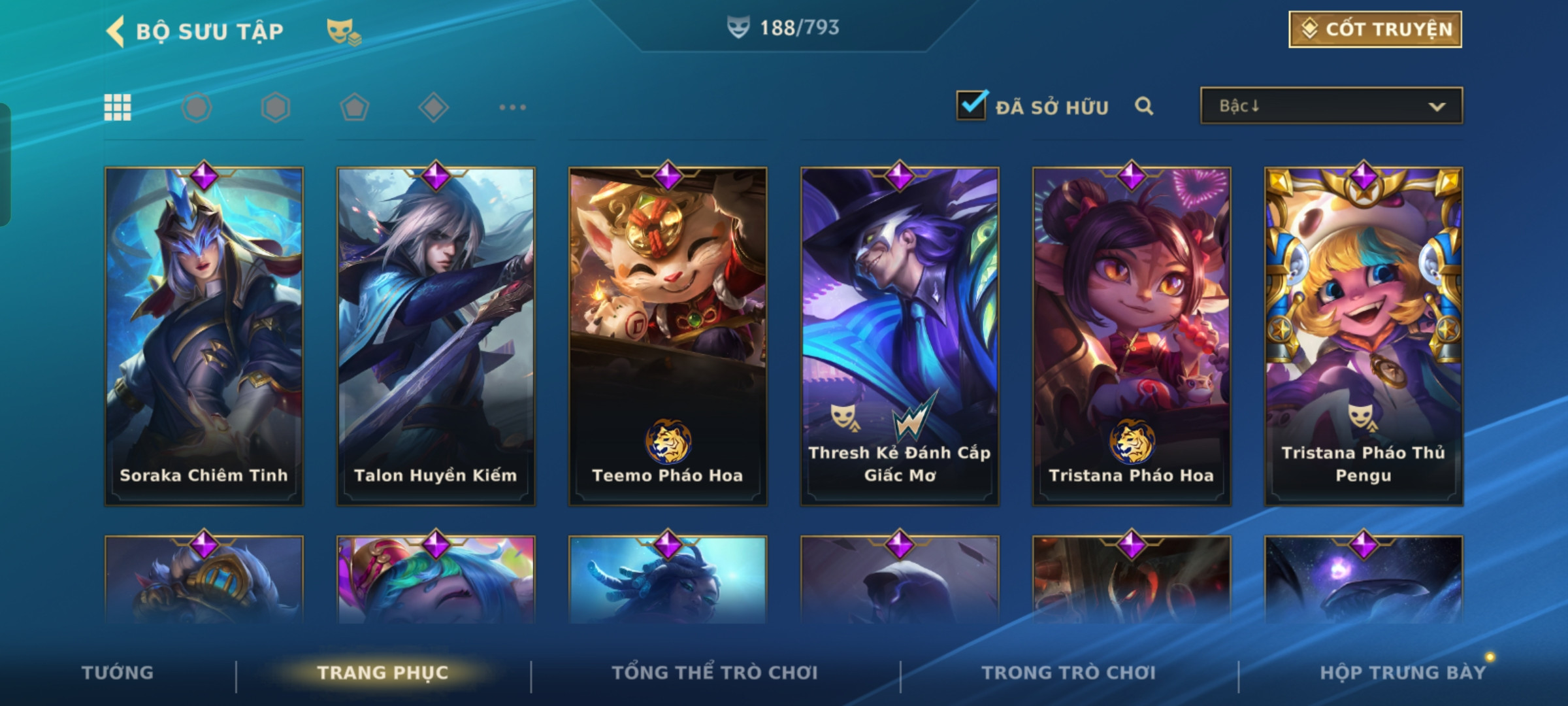1568x706 pixels.
Task: Select the Tristana Pháo Hoa skin card
Action: point(1132,336)
